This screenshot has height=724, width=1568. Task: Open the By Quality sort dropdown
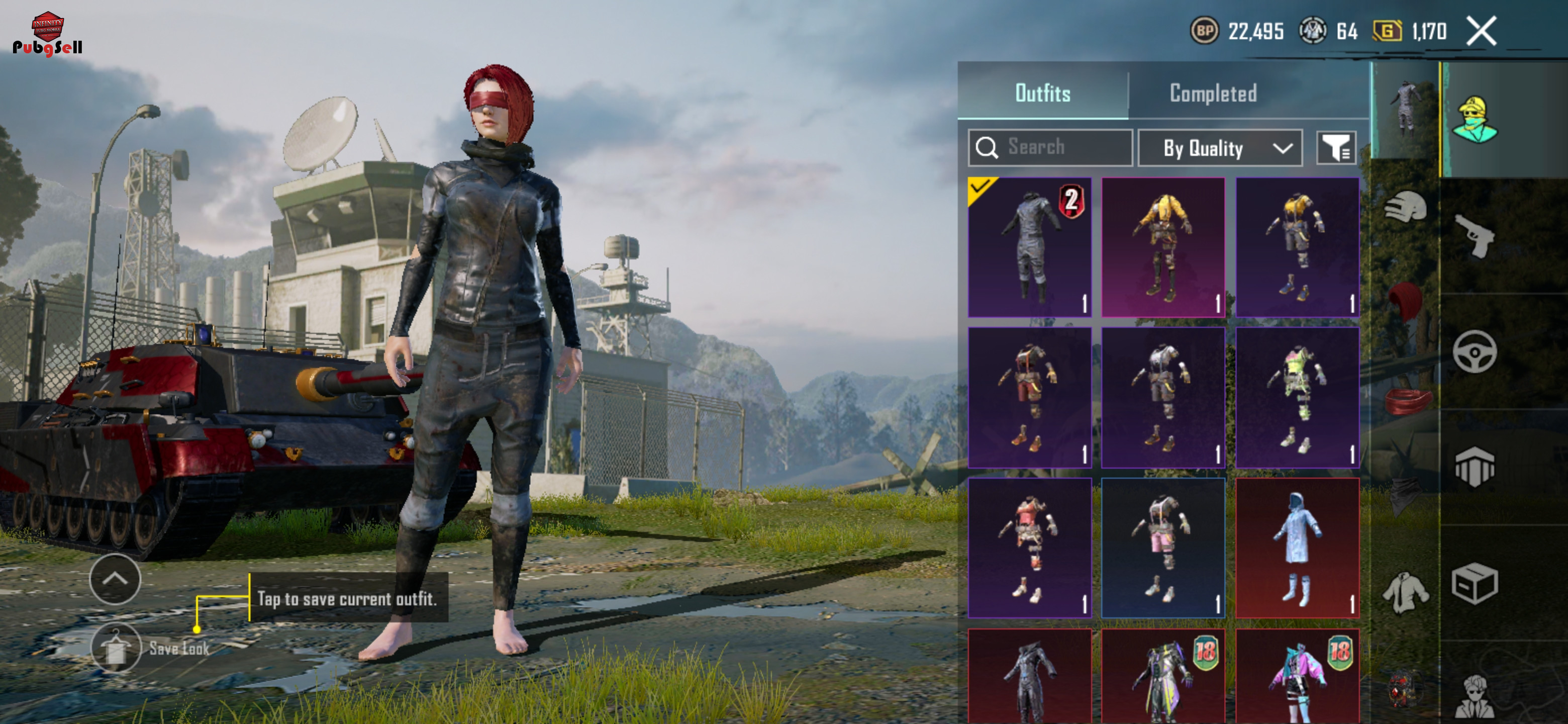[x=1220, y=148]
